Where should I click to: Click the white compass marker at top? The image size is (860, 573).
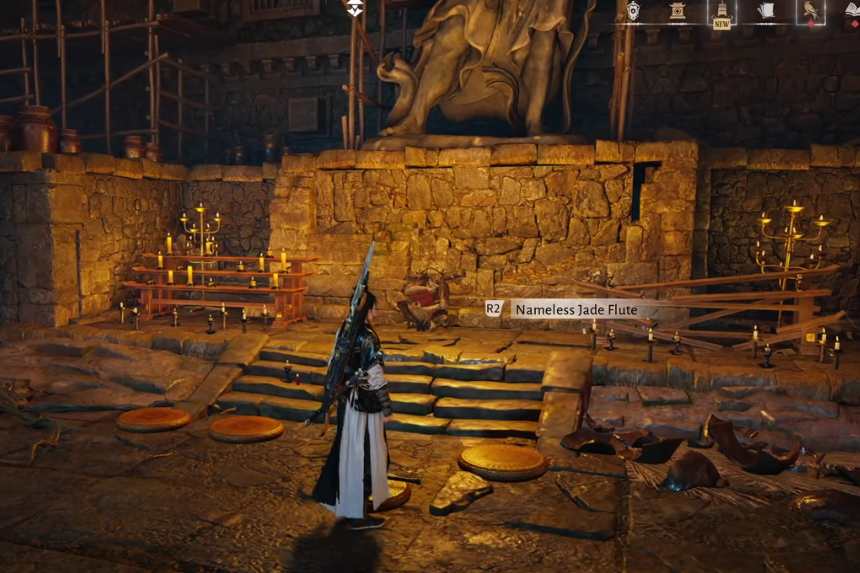[354, 9]
